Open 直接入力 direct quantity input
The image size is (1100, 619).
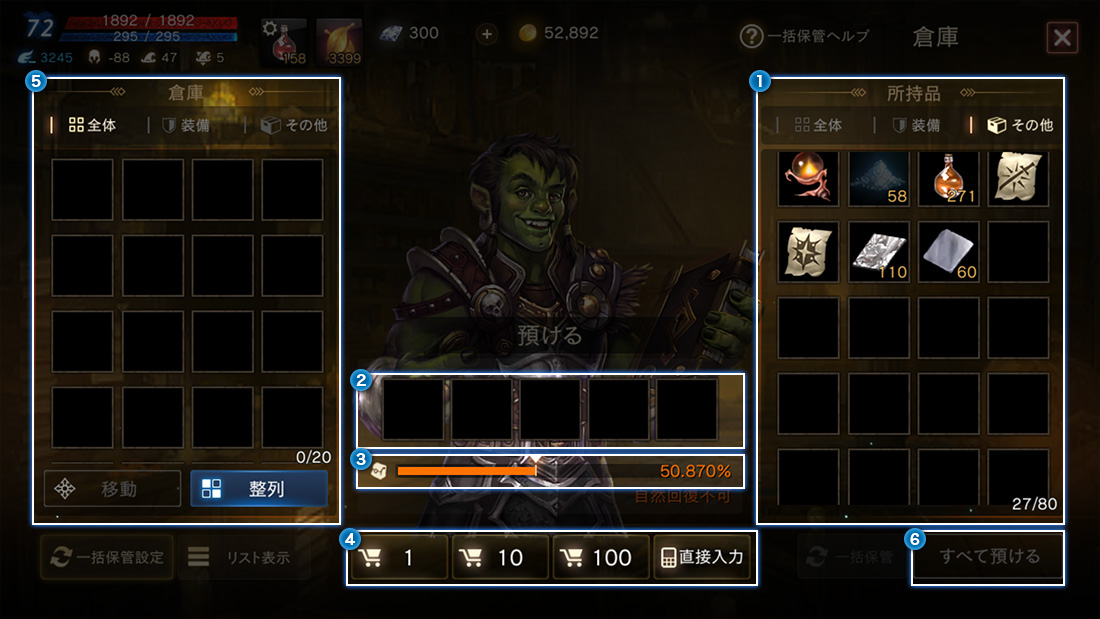702,557
